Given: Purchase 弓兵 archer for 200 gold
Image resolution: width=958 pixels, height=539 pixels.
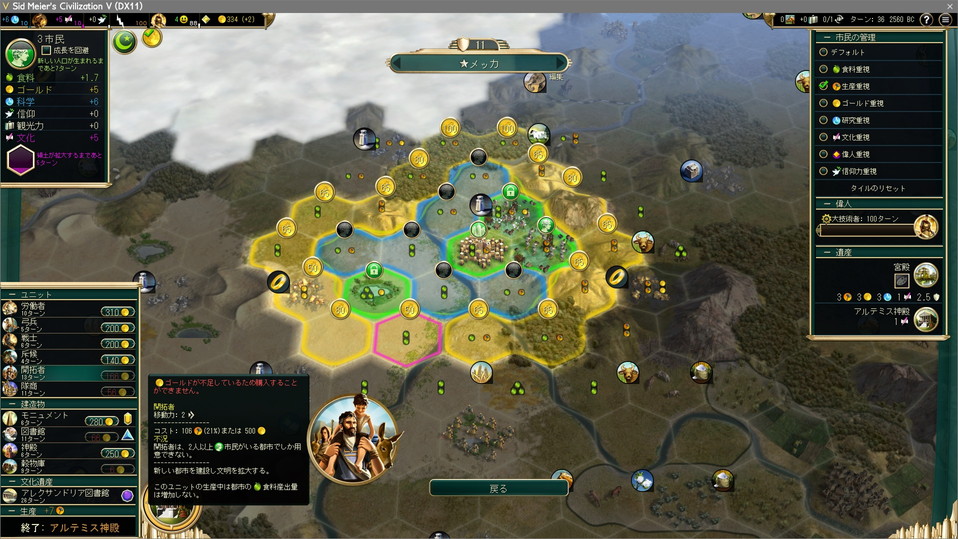Looking at the screenshot, I should 117,328.
